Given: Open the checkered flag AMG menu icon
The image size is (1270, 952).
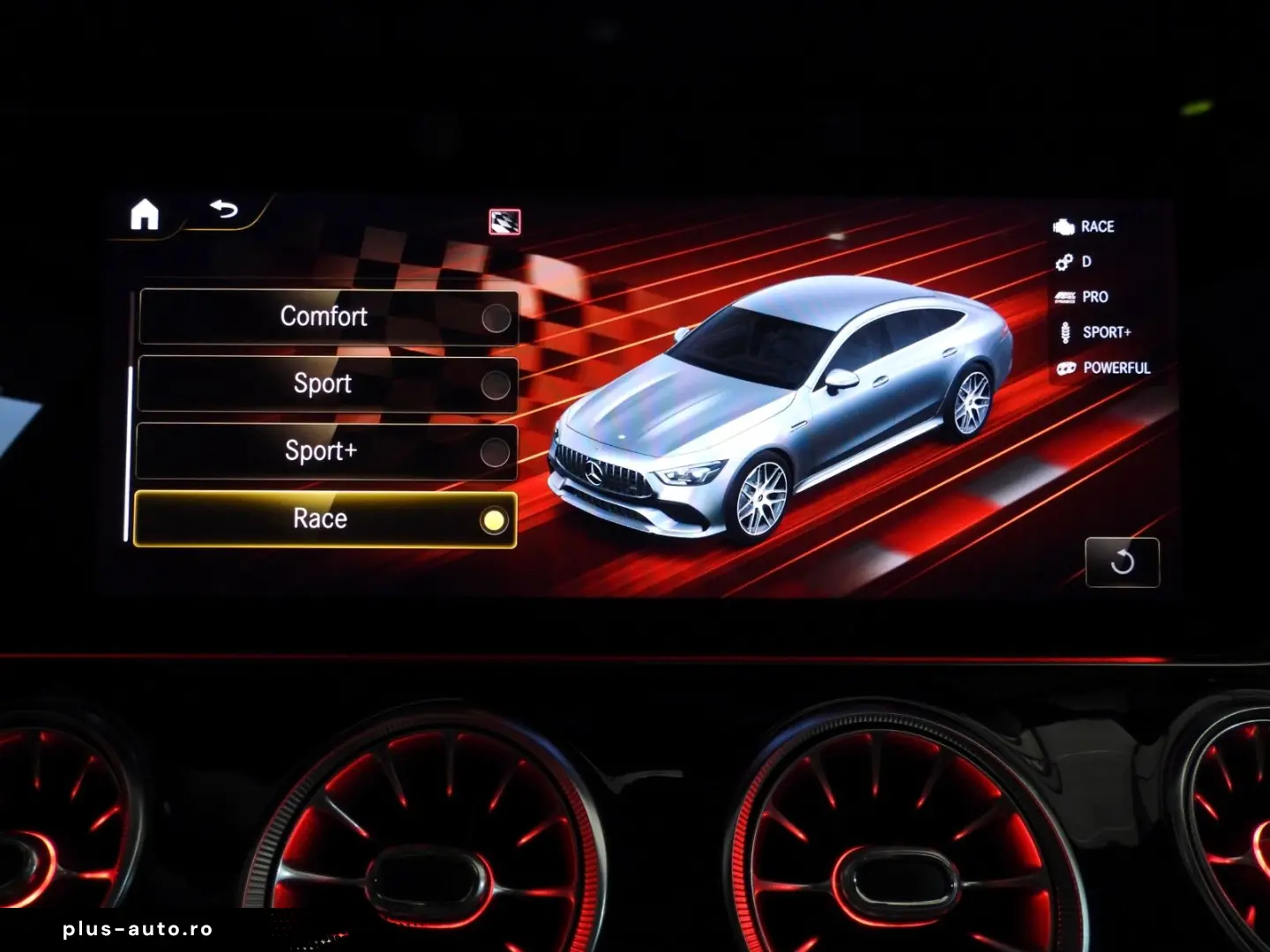Looking at the screenshot, I should (x=504, y=223).
